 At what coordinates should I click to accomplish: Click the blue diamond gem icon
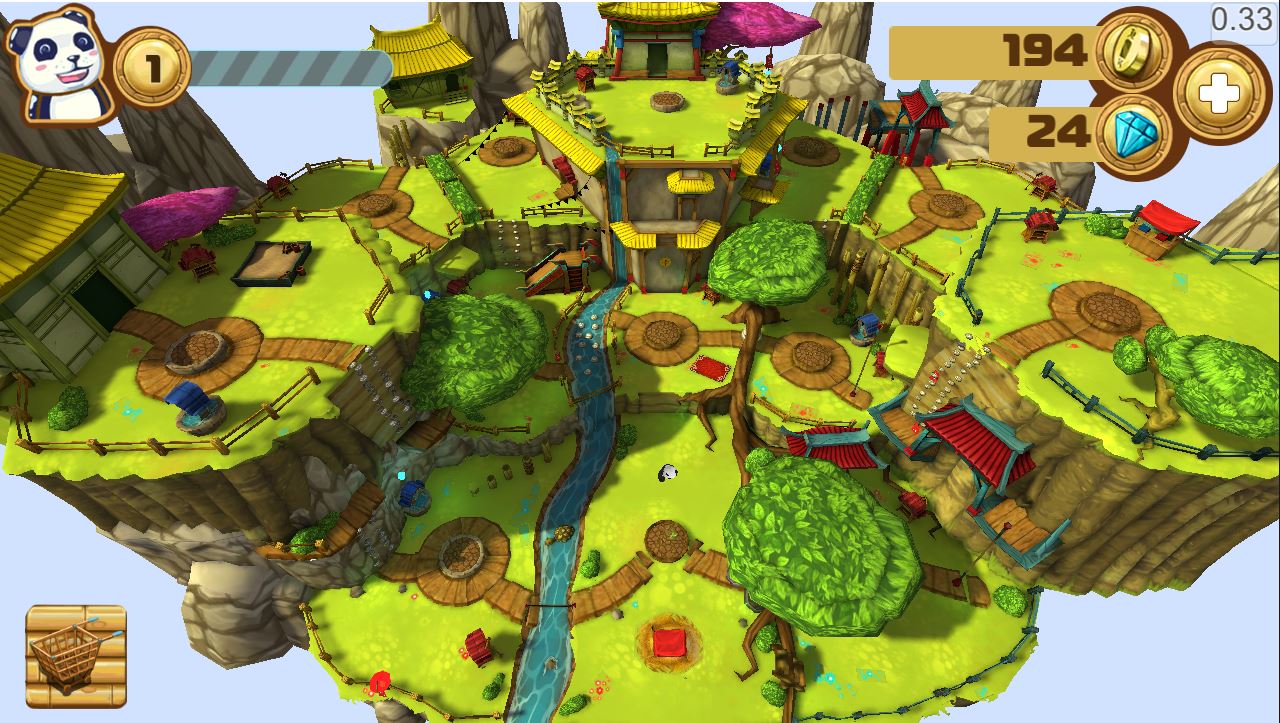click(x=1135, y=133)
